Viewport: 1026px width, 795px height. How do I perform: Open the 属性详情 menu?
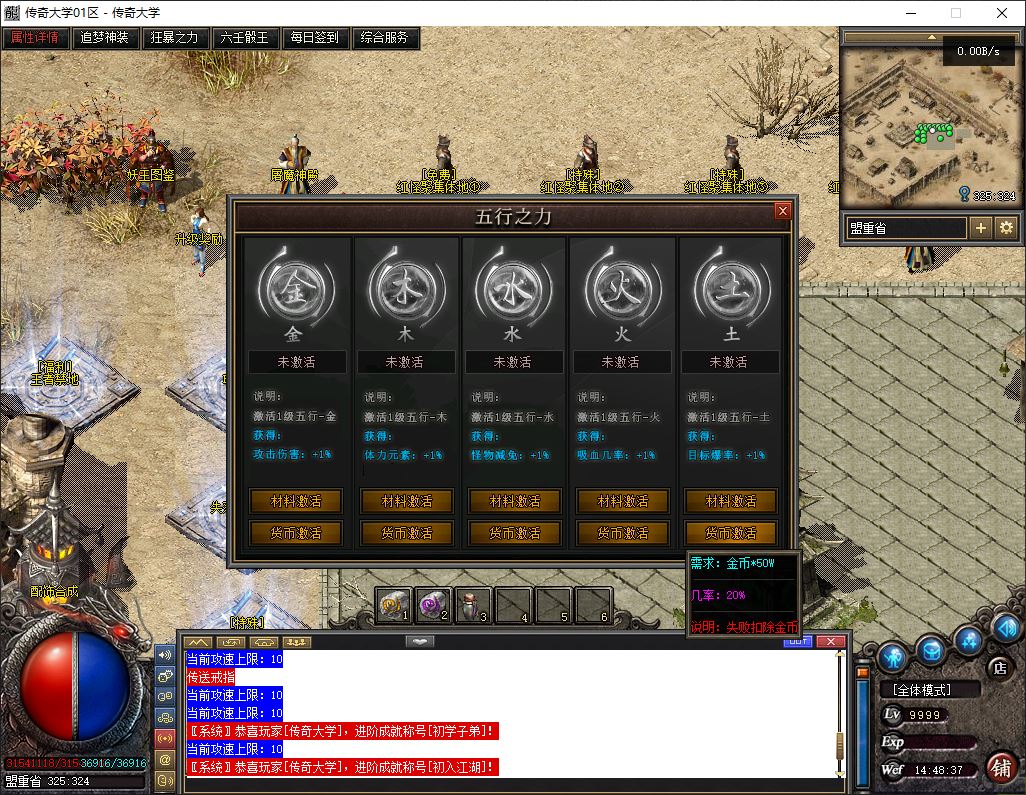pos(35,38)
